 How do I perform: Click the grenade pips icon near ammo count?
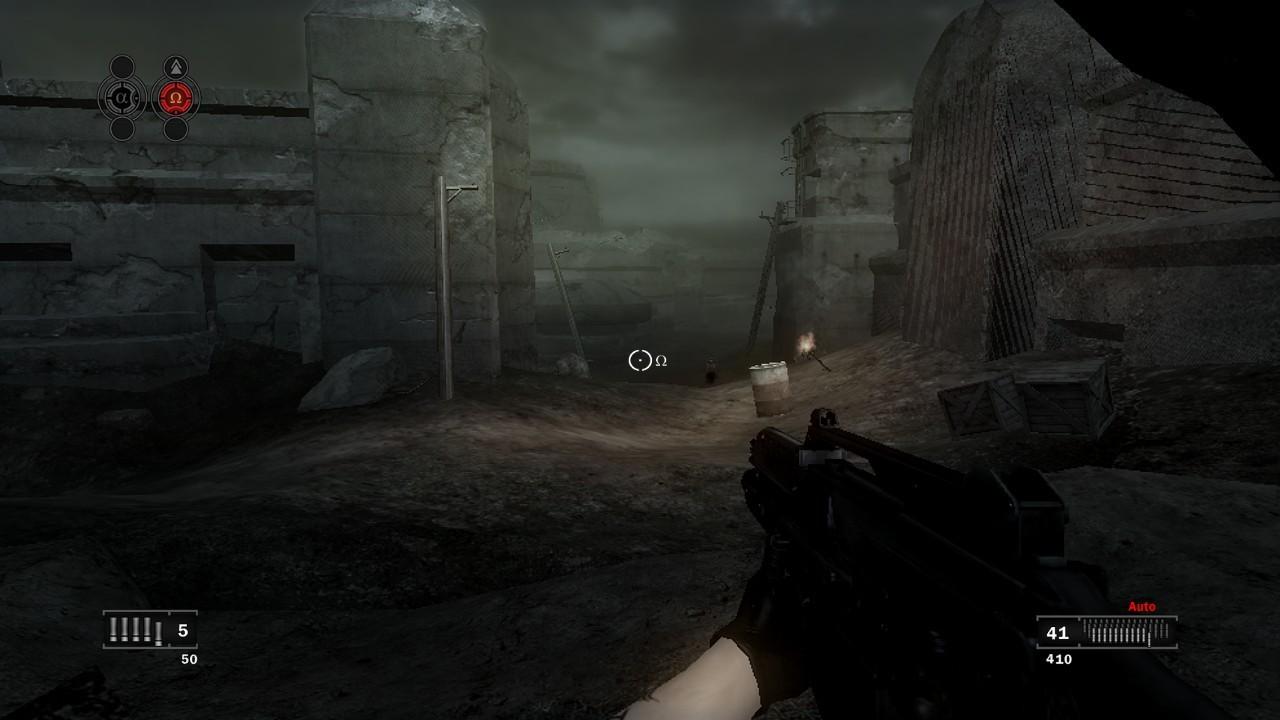[x=135, y=630]
